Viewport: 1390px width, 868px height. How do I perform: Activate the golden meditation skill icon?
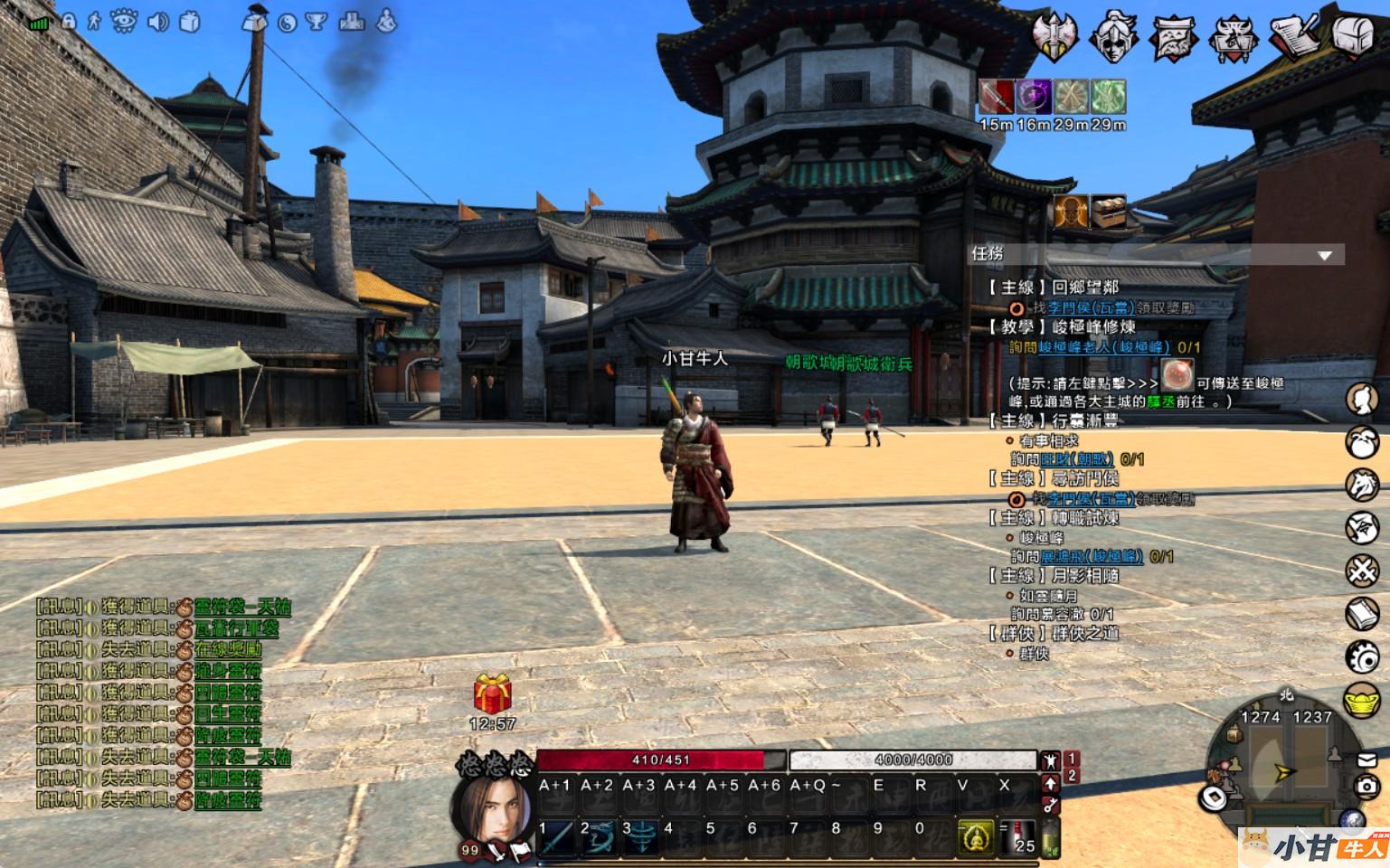pyautogui.click(x=976, y=838)
